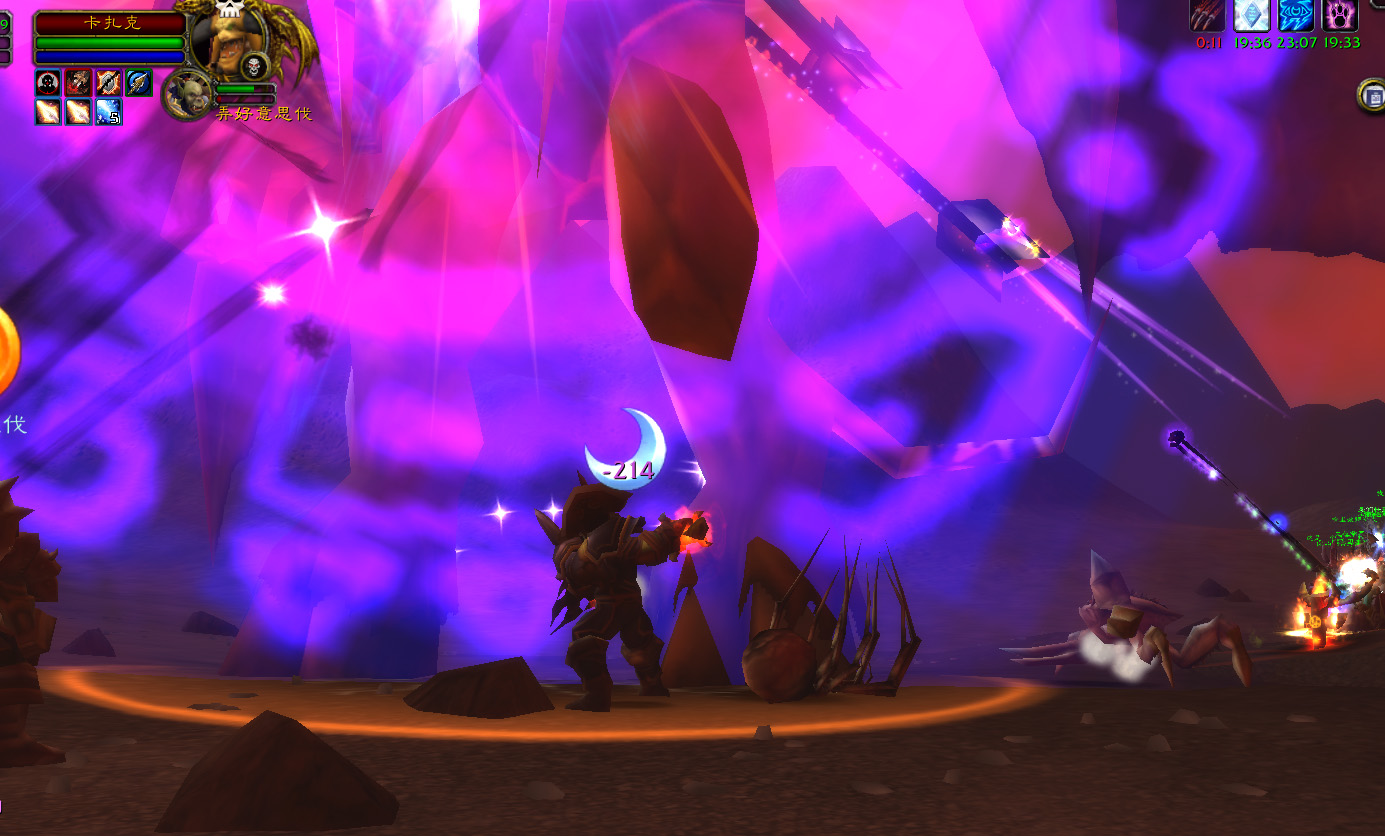Click the skull crosshair debuff icon
This screenshot has height=836, width=1385.
[48, 83]
